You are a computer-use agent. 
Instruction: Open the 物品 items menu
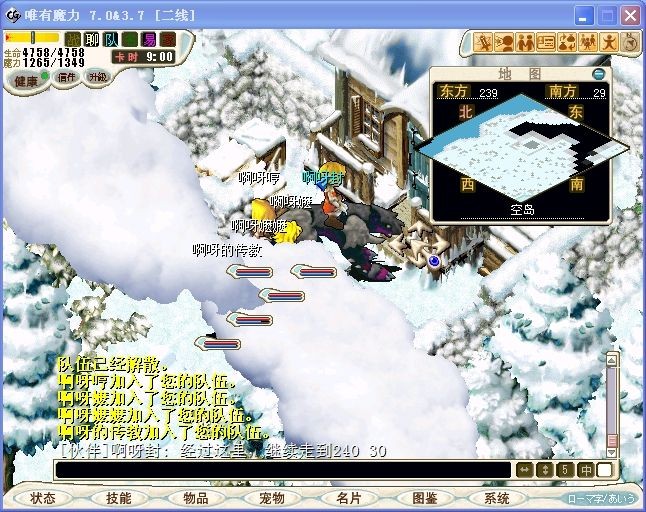[x=196, y=498]
